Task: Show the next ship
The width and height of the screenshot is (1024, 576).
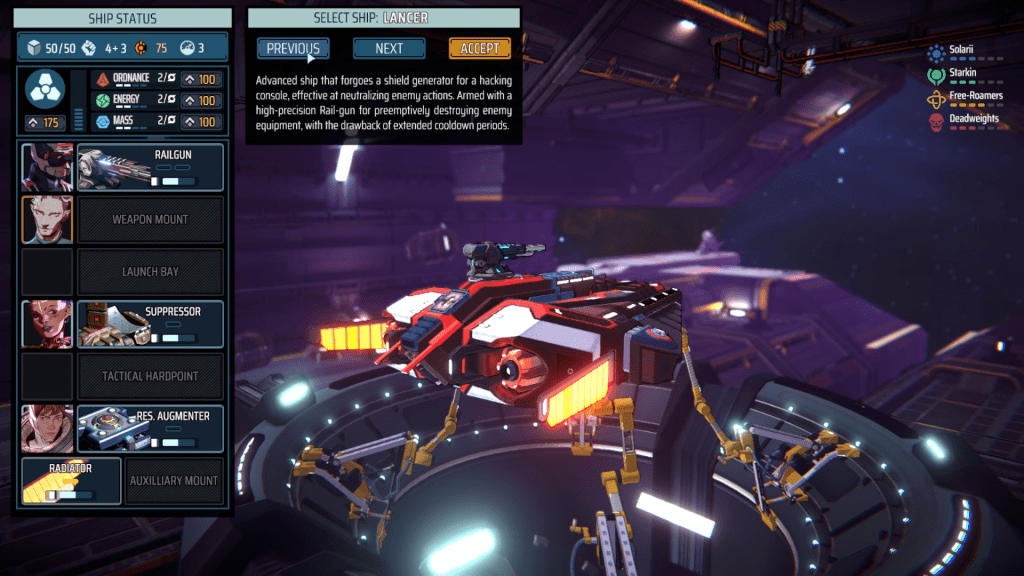Action: point(389,48)
